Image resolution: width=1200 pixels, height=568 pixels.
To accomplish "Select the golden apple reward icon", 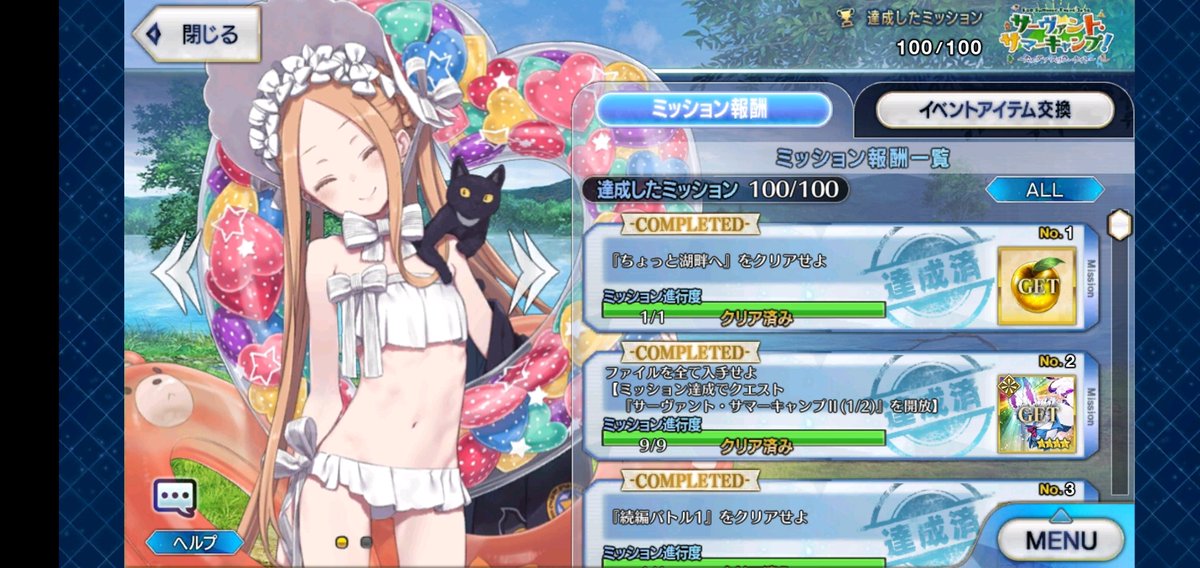I will coord(1036,286).
